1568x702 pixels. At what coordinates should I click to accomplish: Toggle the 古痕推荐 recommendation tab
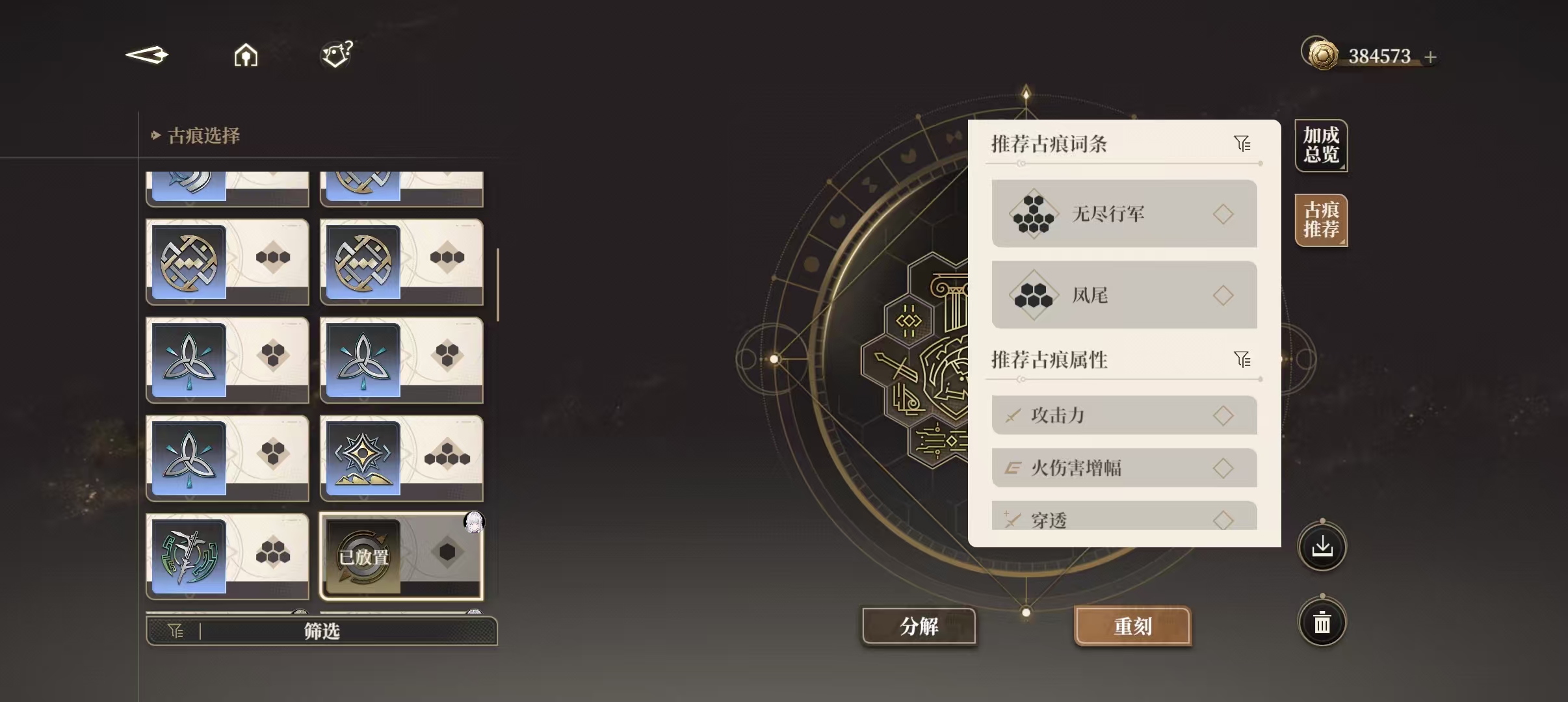point(1321,220)
